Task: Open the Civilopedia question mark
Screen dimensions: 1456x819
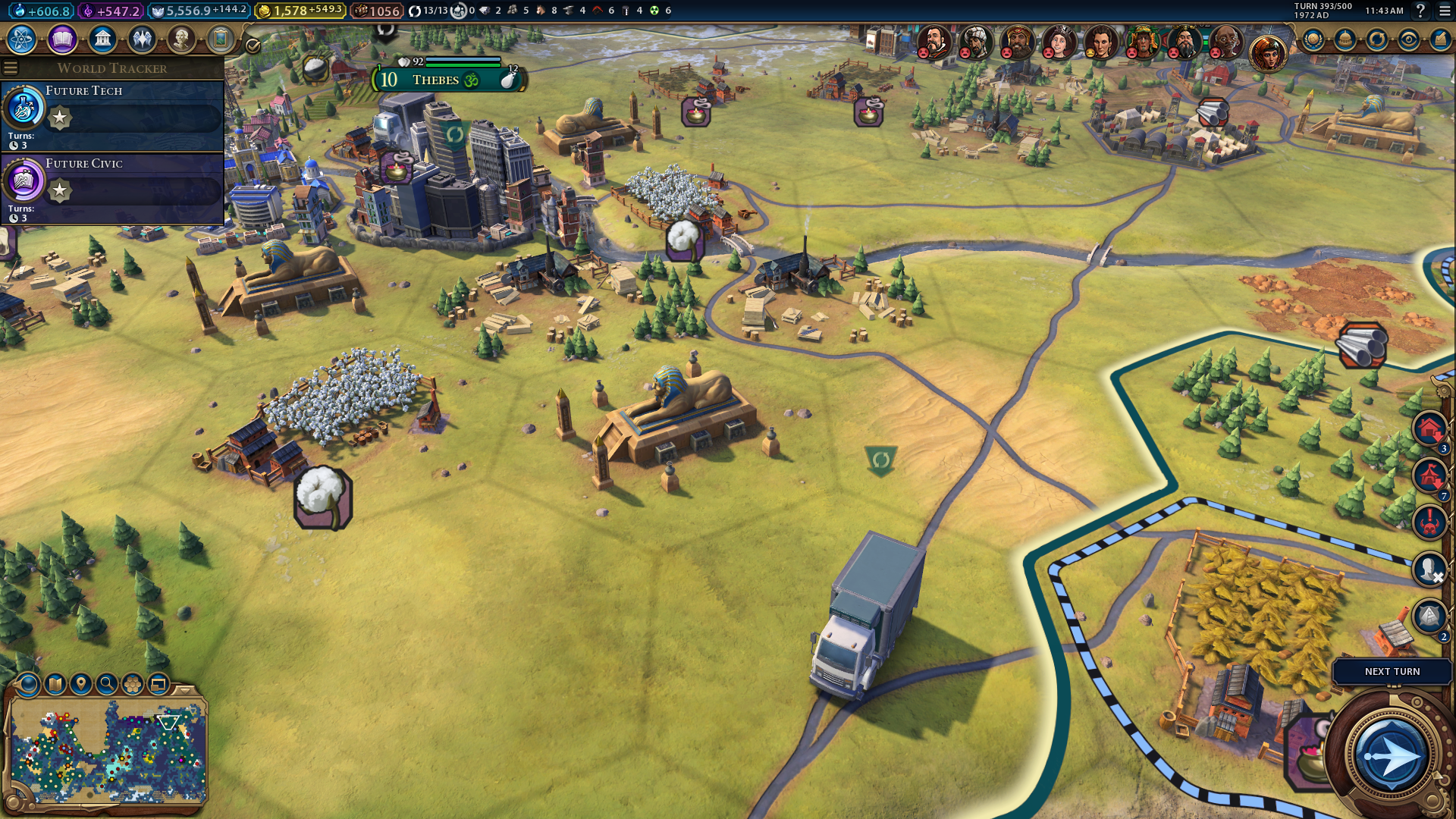Action: pos(1420,11)
